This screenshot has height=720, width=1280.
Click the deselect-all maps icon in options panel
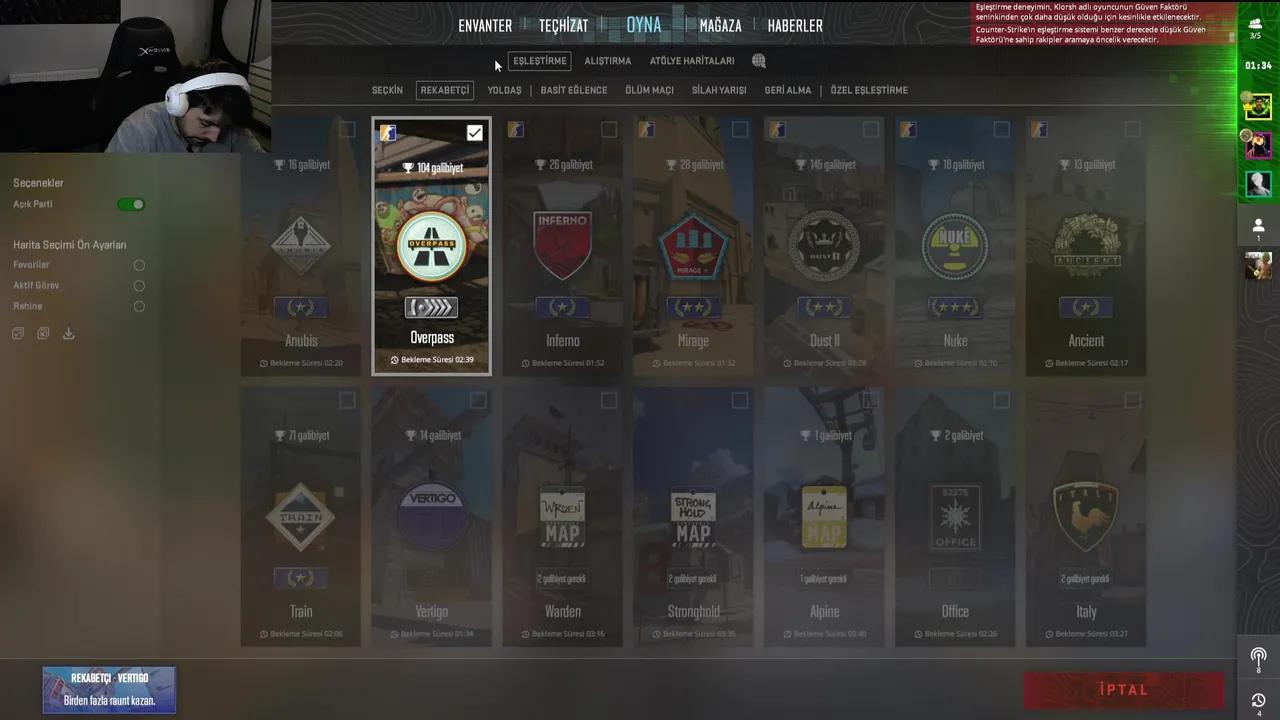[x=43, y=333]
